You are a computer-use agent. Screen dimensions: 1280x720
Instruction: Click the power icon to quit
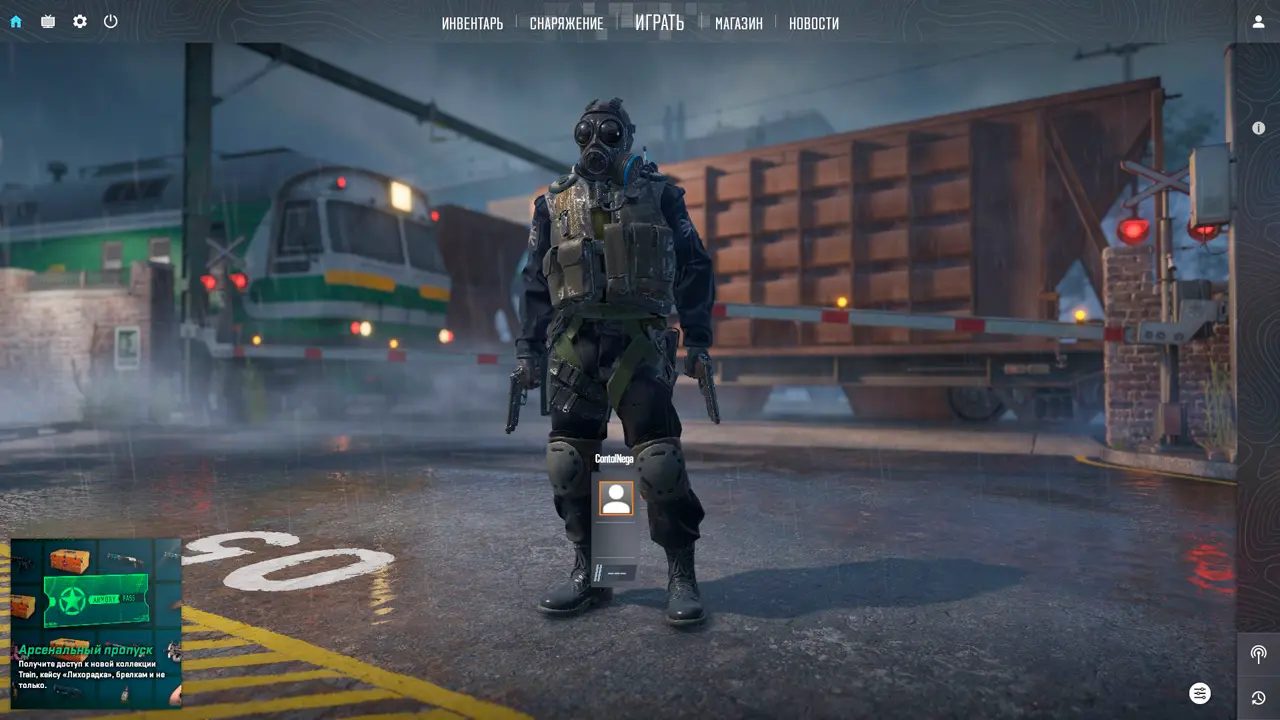[111, 21]
